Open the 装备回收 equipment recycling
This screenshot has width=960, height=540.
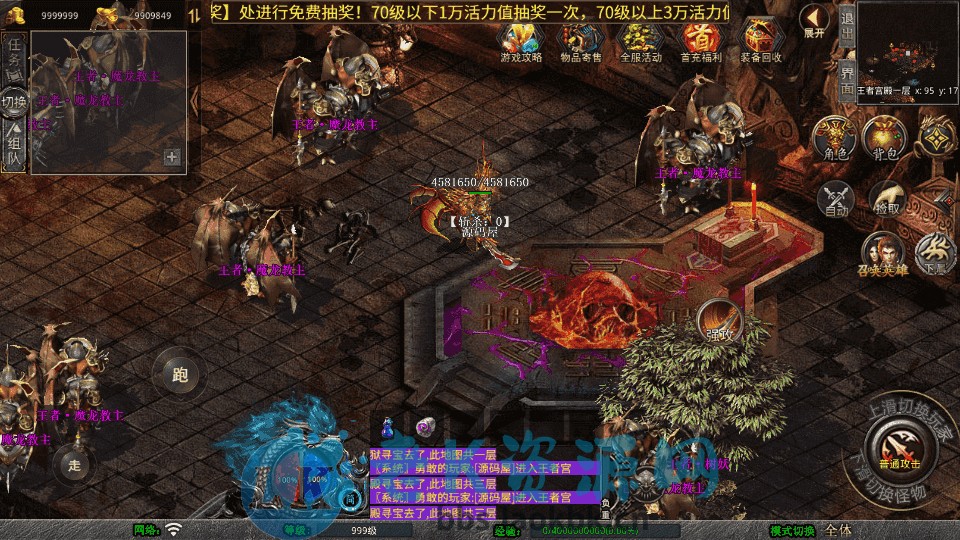tap(761, 42)
